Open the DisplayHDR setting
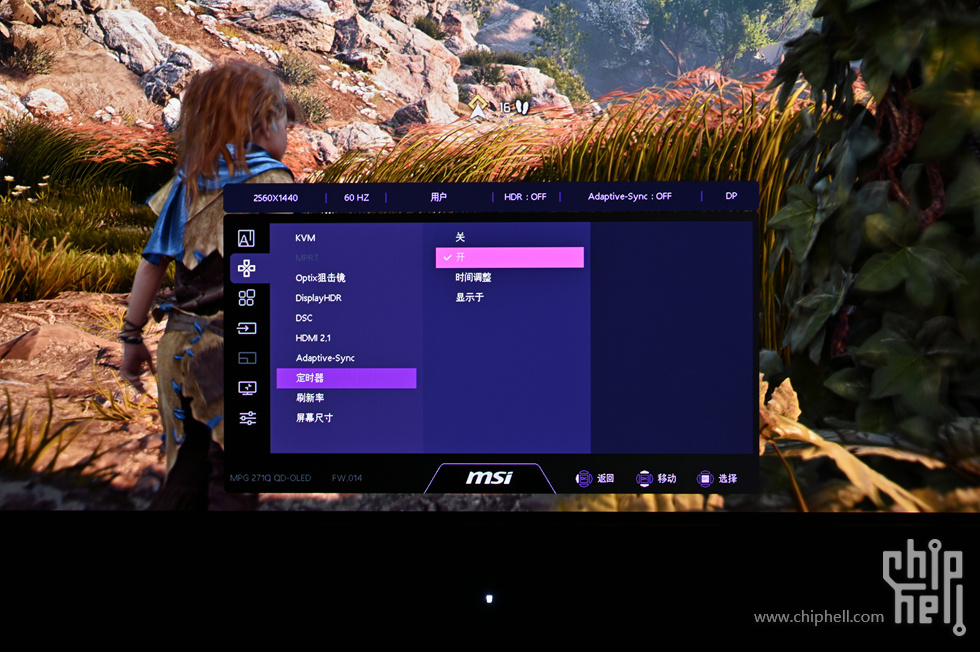This screenshot has height=652, width=980. pyautogui.click(x=319, y=298)
